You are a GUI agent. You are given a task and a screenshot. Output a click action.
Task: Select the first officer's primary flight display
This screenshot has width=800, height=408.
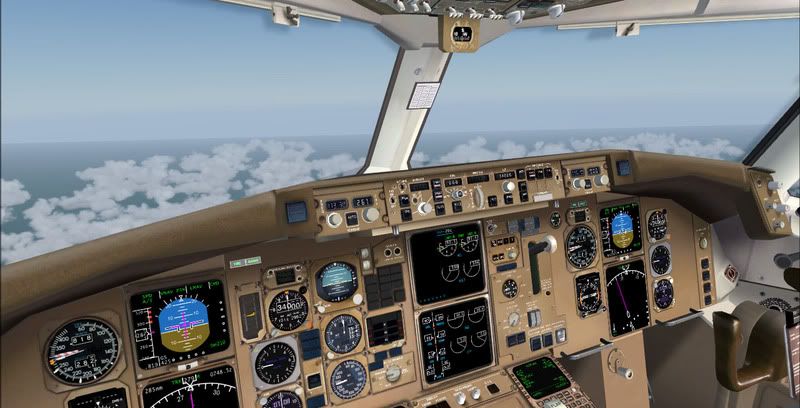(620, 230)
